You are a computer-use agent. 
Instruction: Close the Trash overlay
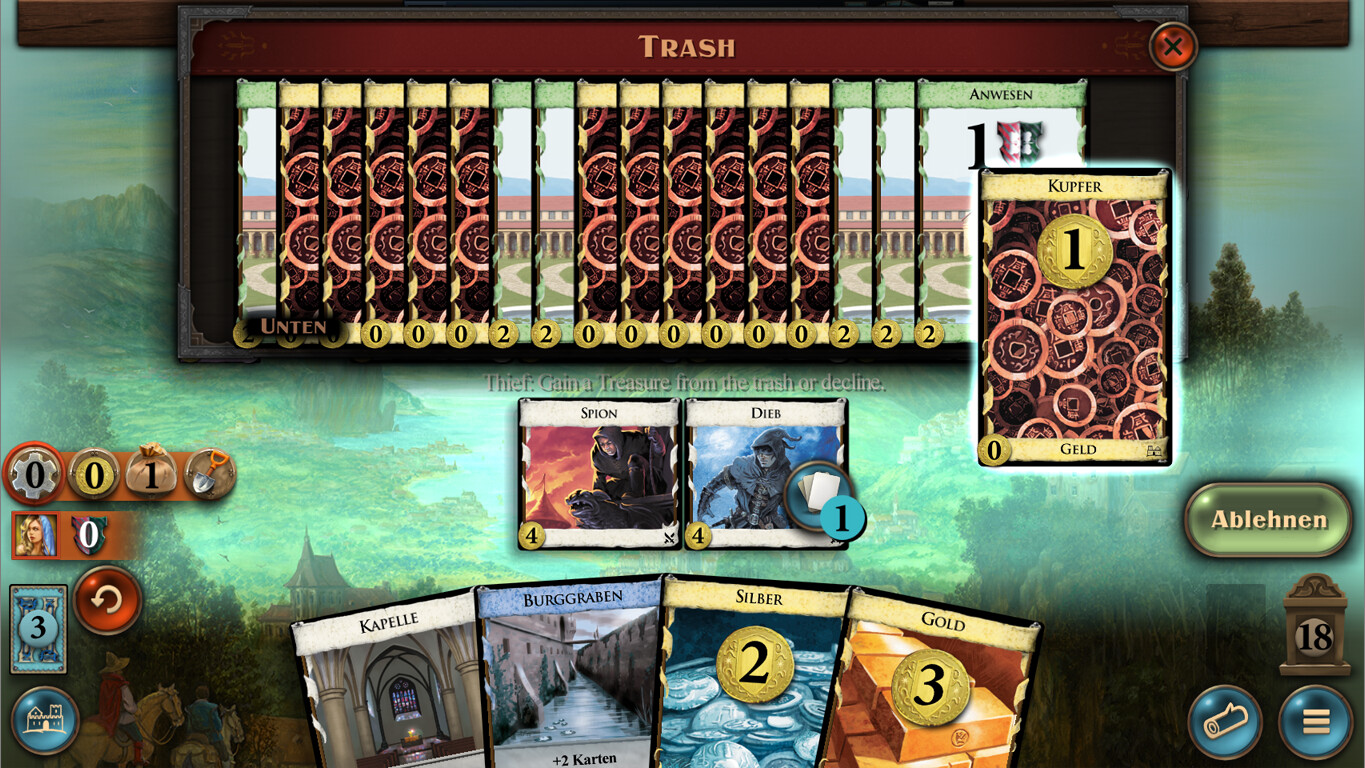tap(1171, 46)
